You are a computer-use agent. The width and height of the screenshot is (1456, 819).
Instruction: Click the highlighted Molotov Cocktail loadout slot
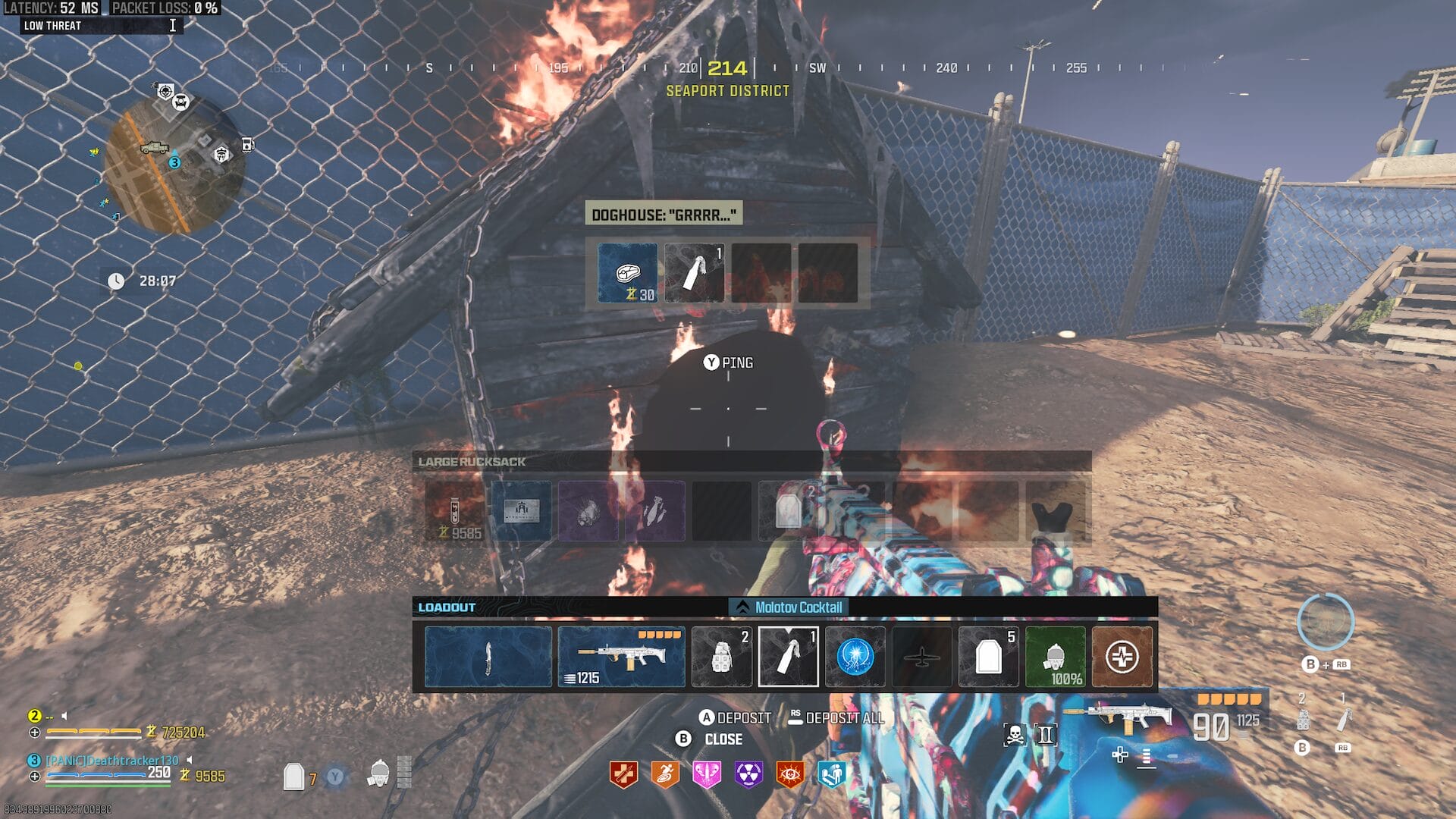[788, 657]
